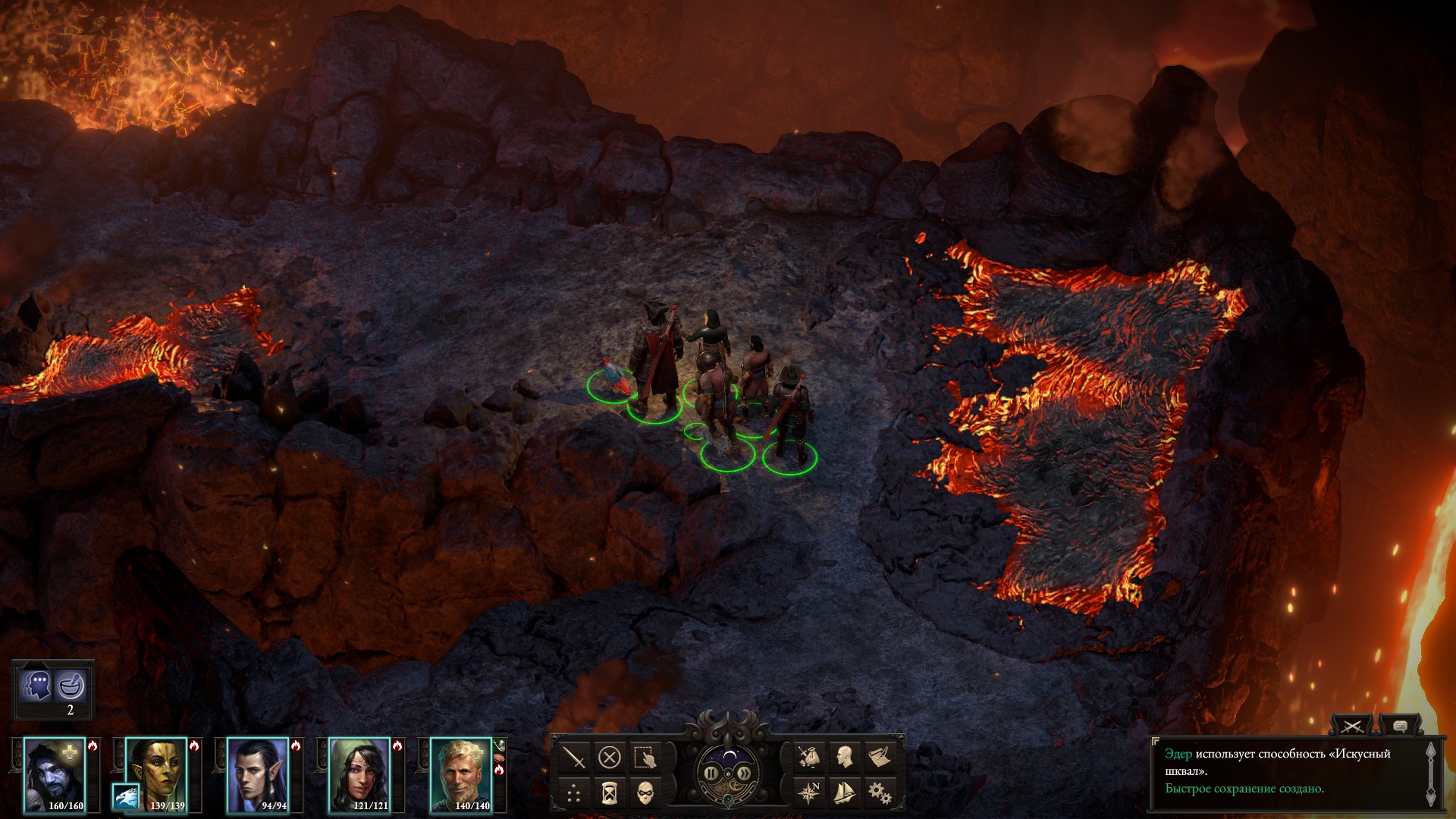The height and width of the screenshot is (819, 1456).
Task: Click the sword attack button
Action: click(576, 758)
